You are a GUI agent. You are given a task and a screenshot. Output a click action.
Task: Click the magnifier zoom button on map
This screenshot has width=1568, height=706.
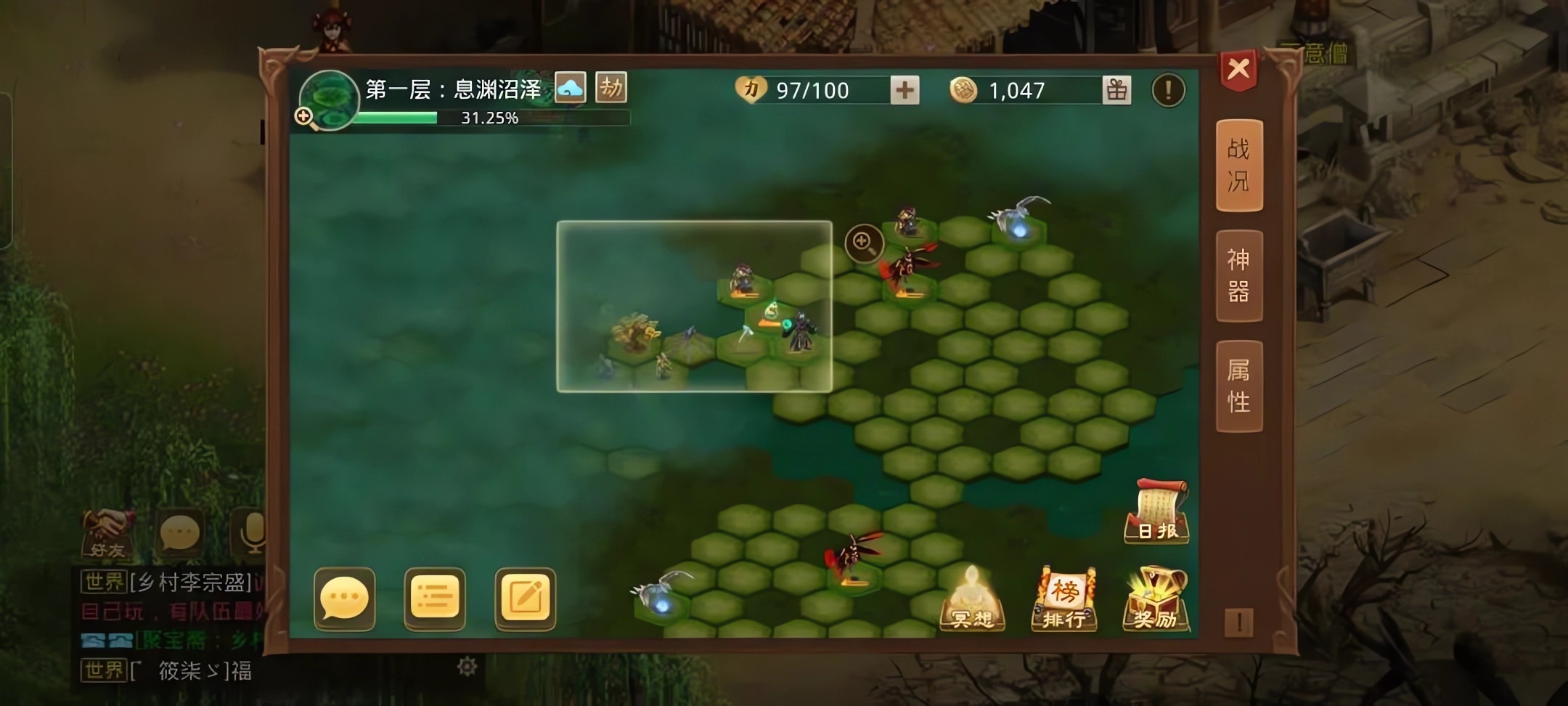(x=864, y=242)
